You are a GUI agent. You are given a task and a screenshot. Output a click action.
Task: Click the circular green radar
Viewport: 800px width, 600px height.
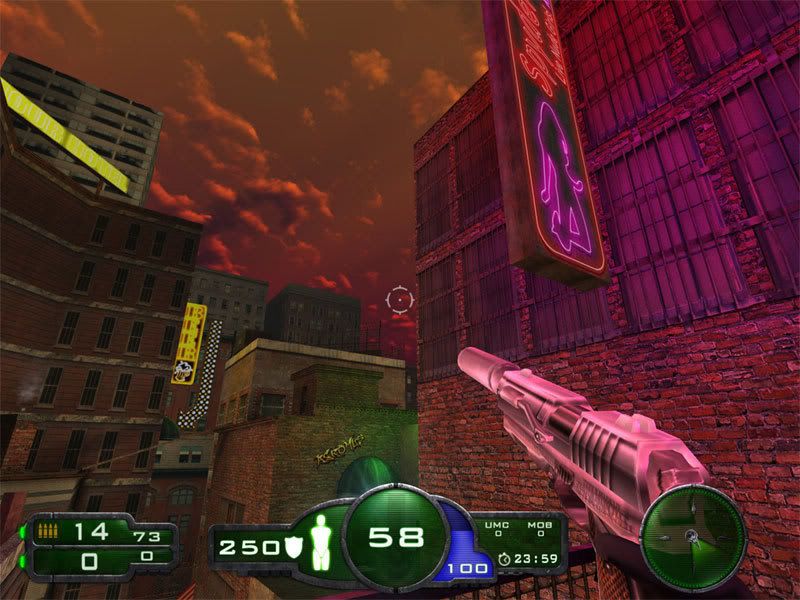(693, 537)
